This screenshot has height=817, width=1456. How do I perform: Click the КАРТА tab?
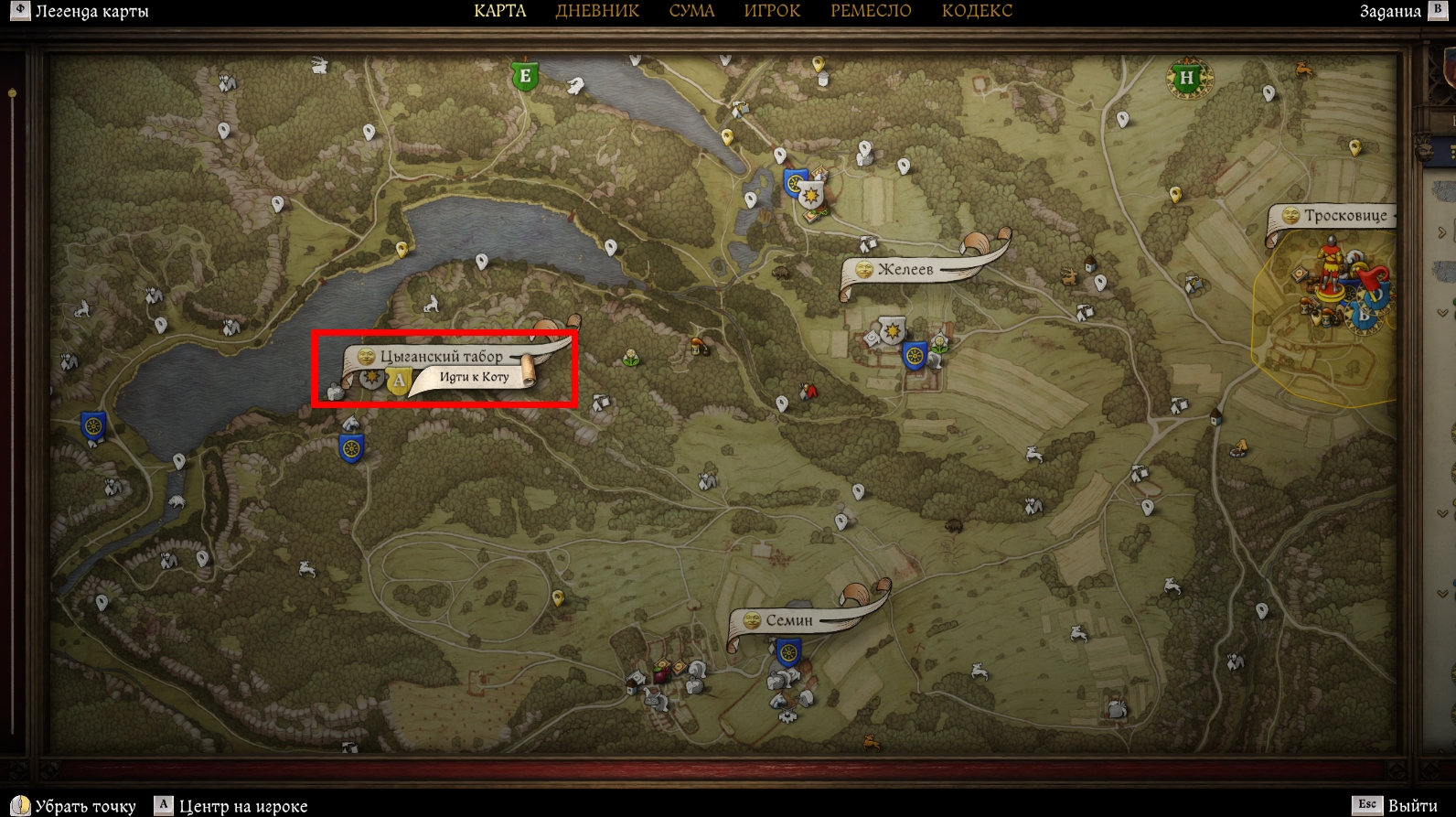pos(499,11)
